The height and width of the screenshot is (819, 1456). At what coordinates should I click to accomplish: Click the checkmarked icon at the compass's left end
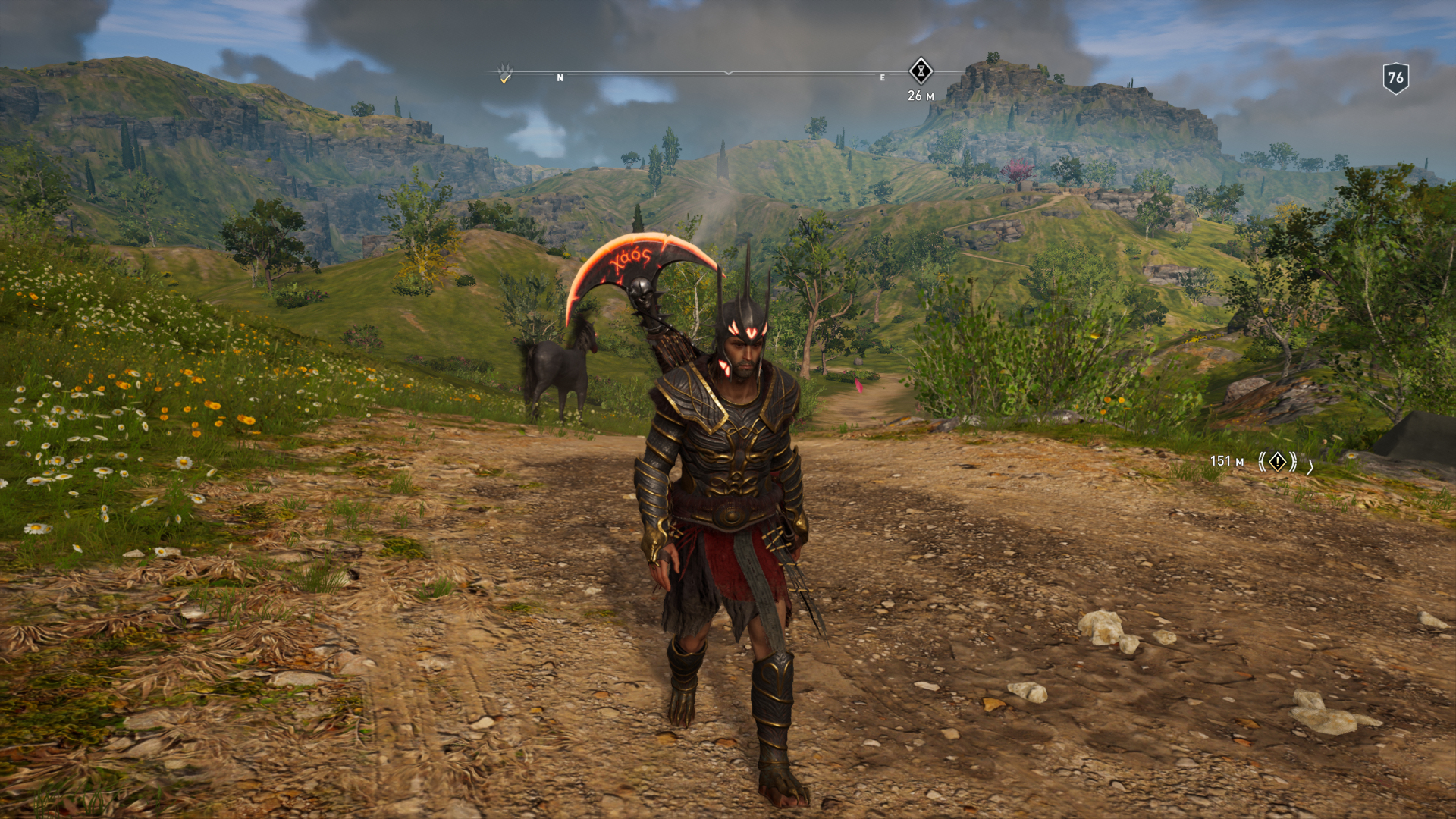505,74
